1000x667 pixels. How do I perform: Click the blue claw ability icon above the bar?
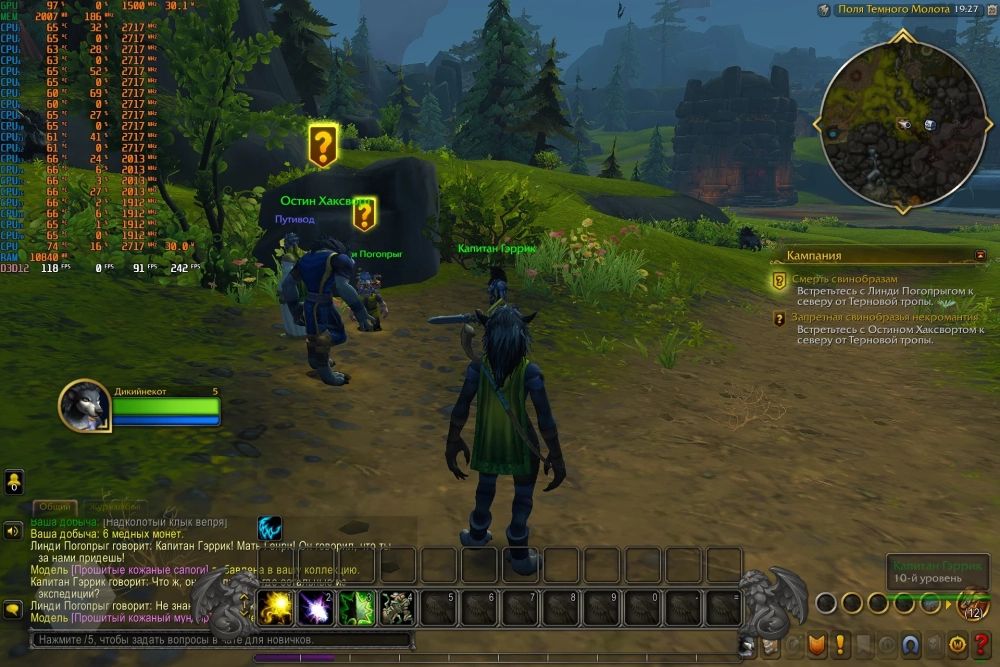269,528
